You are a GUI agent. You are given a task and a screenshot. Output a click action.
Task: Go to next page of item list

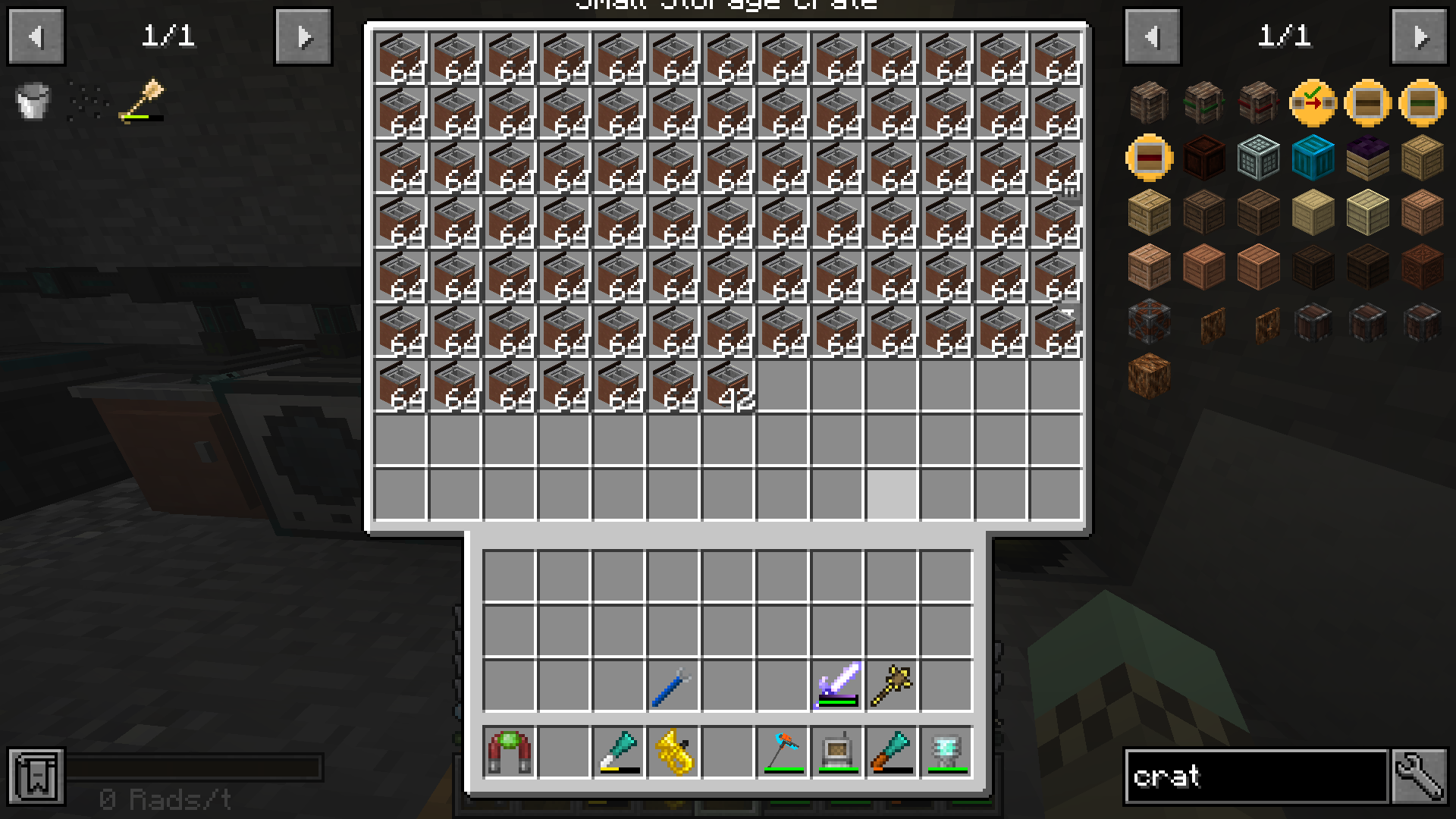pos(1420,36)
